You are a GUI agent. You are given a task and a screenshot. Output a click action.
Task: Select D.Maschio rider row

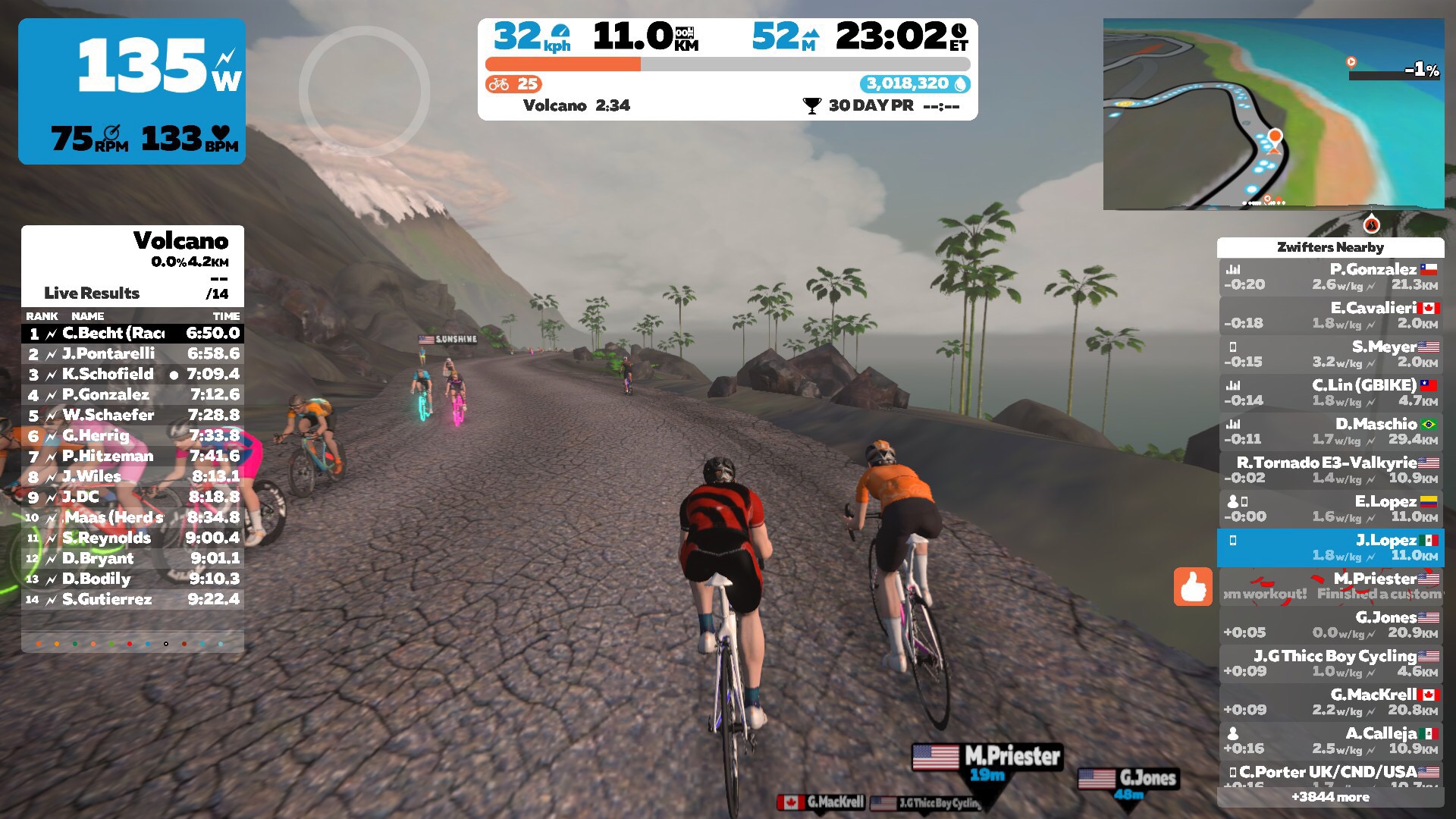tap(1331, 431)
